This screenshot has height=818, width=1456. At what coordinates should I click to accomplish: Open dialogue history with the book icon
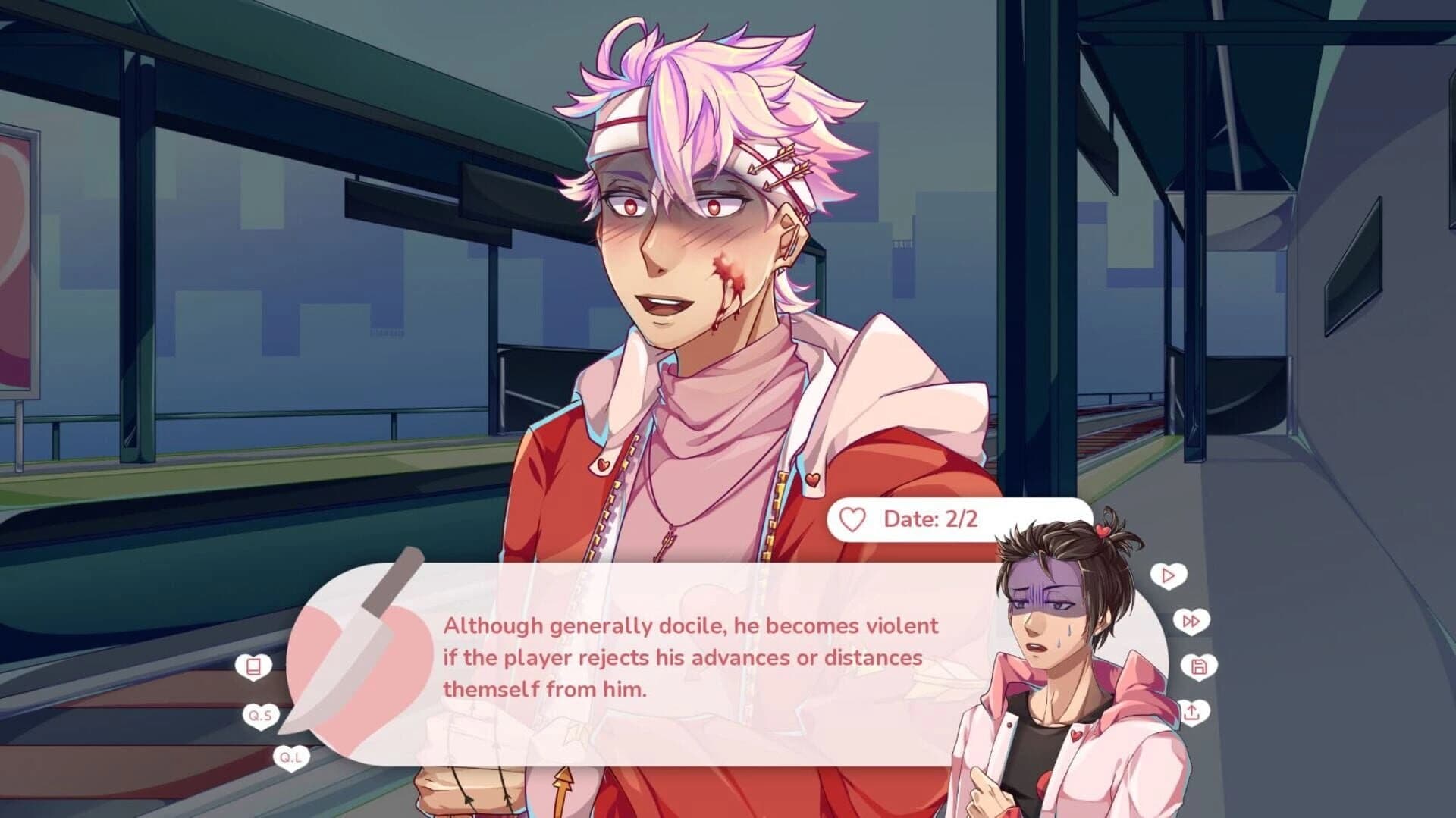[253, 667]
